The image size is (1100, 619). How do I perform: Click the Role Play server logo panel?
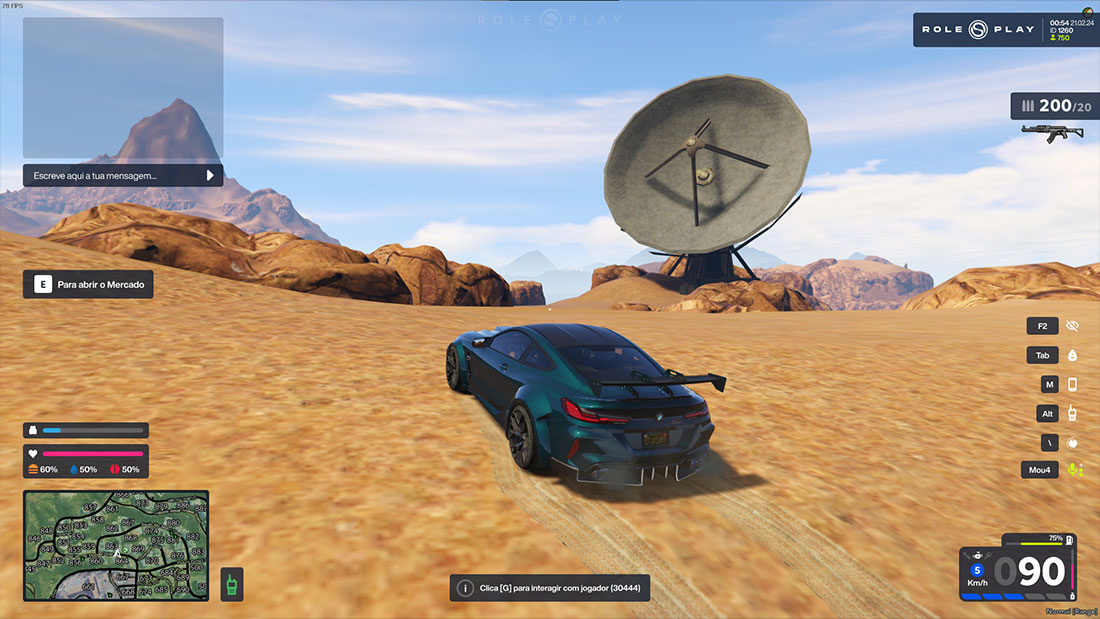(978, 30)
